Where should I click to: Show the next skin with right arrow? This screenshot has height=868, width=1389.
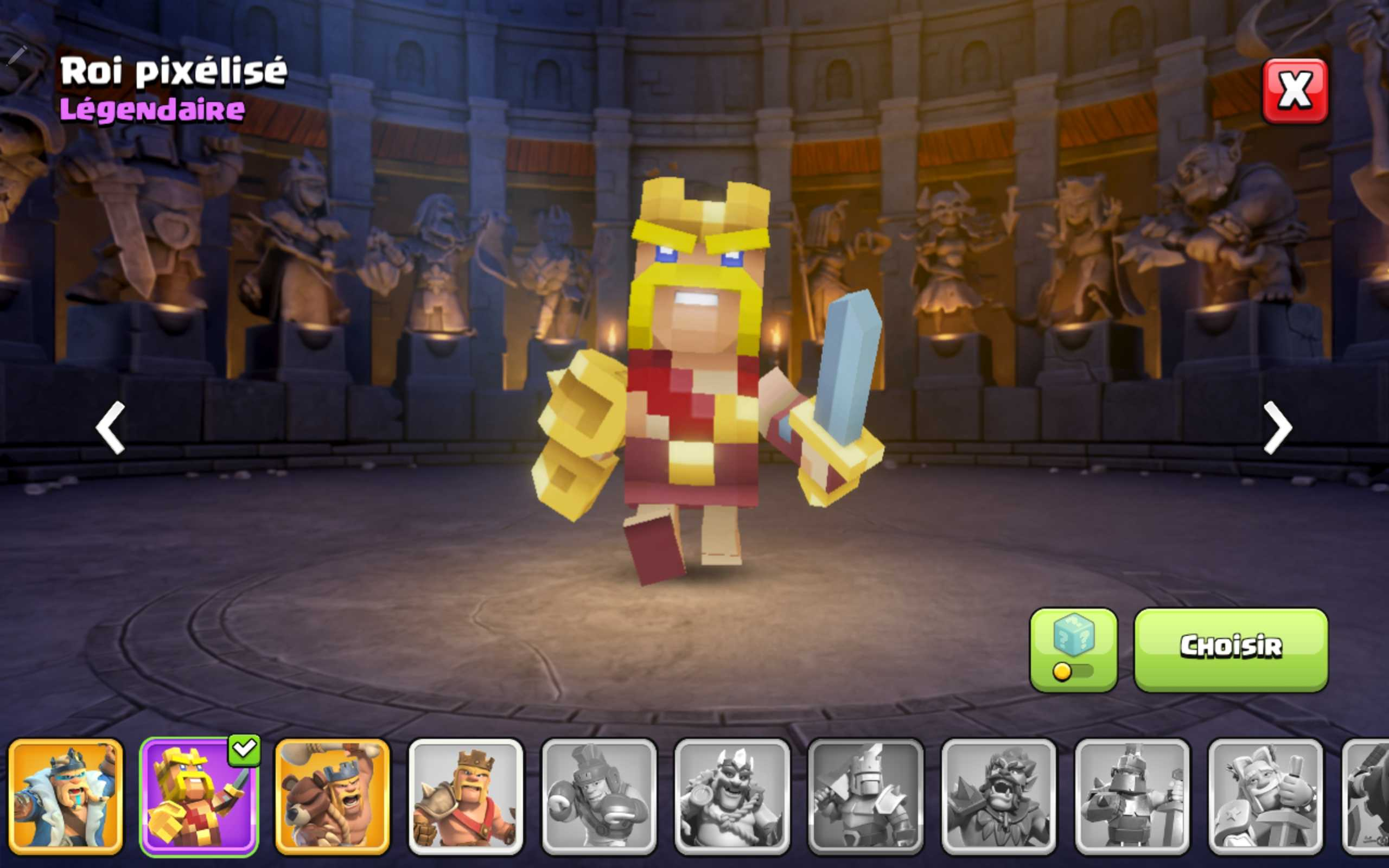1278,427
